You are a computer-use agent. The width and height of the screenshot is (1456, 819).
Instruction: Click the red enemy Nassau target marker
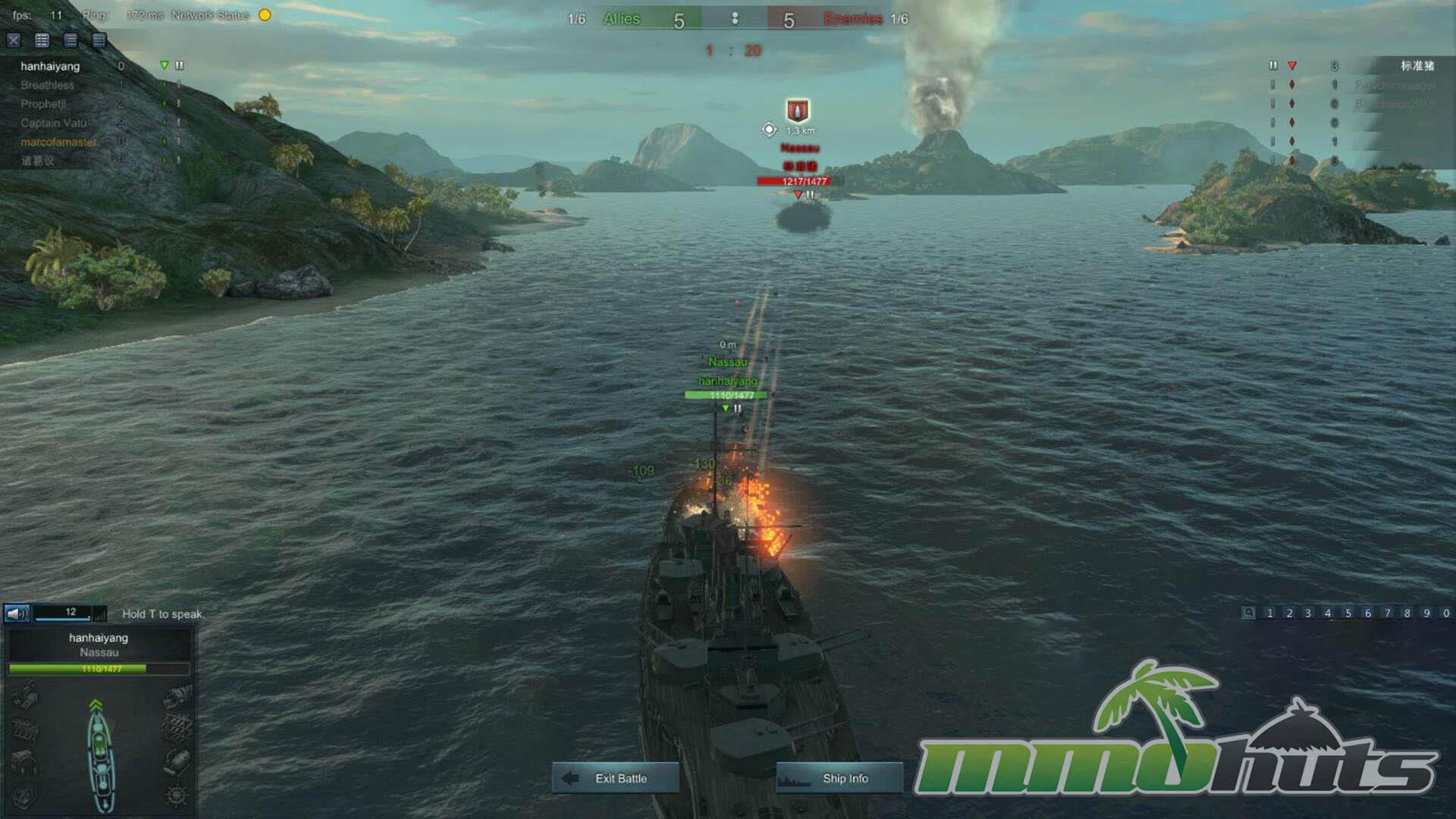click(x=797, y=111)
